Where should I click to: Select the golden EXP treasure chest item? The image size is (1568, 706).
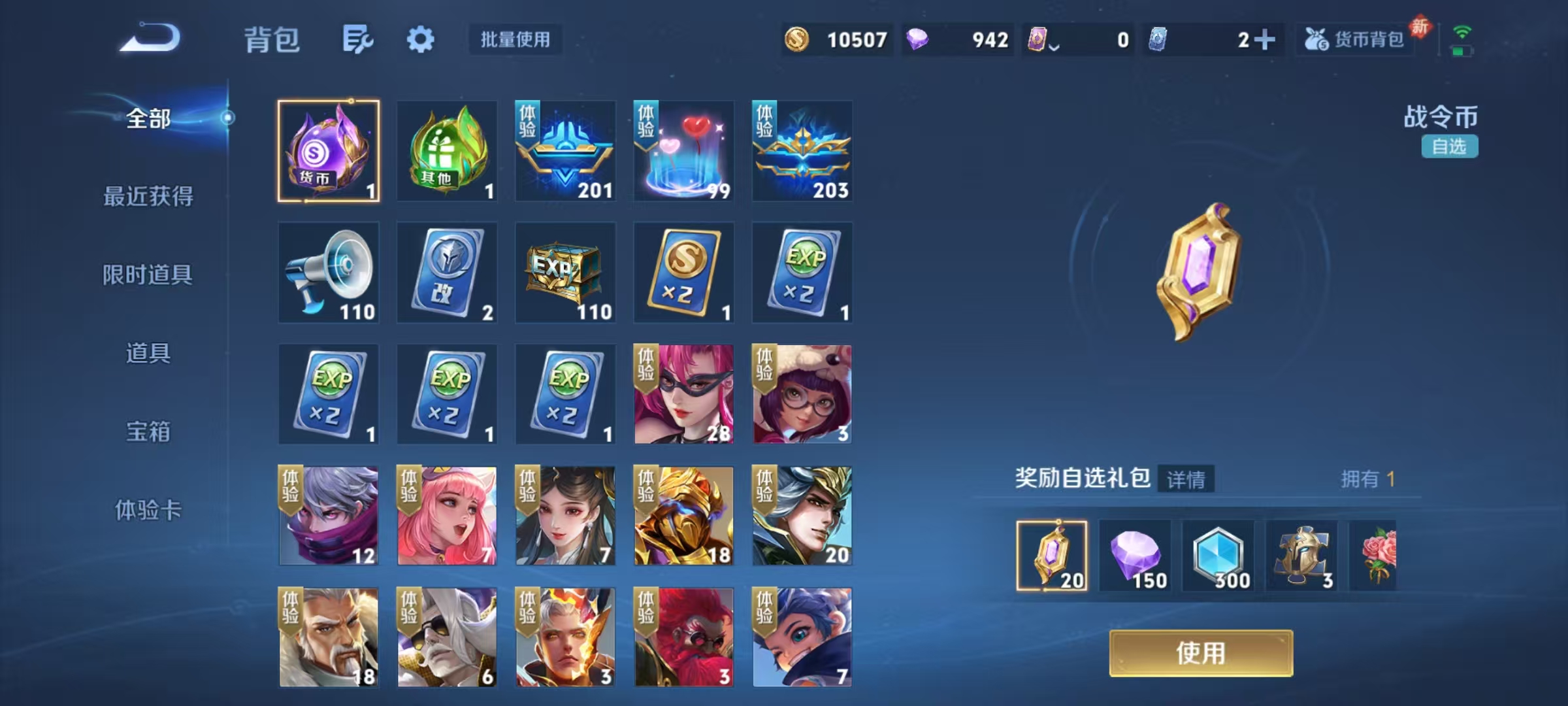coord(564,273)
